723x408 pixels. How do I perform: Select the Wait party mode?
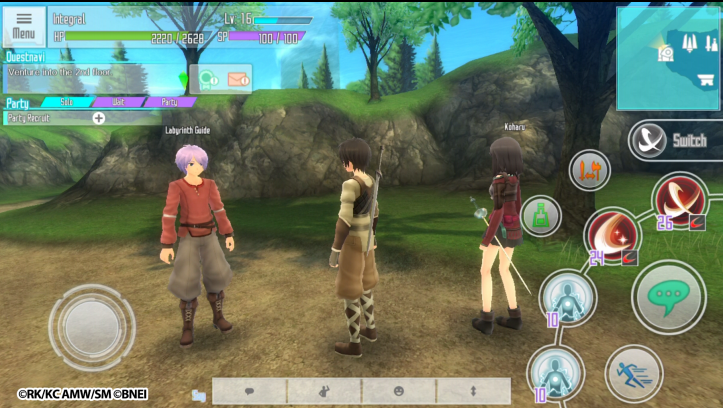click(119, 102)
